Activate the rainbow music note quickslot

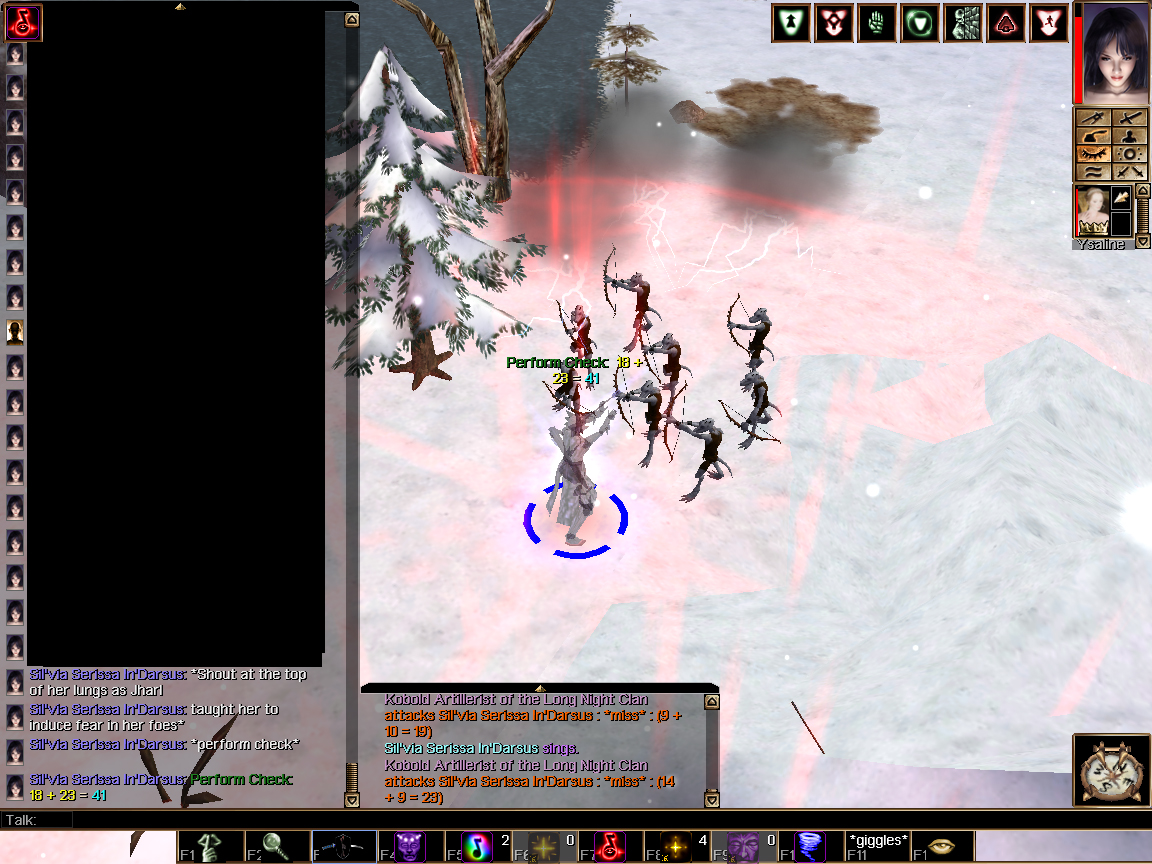477,846
